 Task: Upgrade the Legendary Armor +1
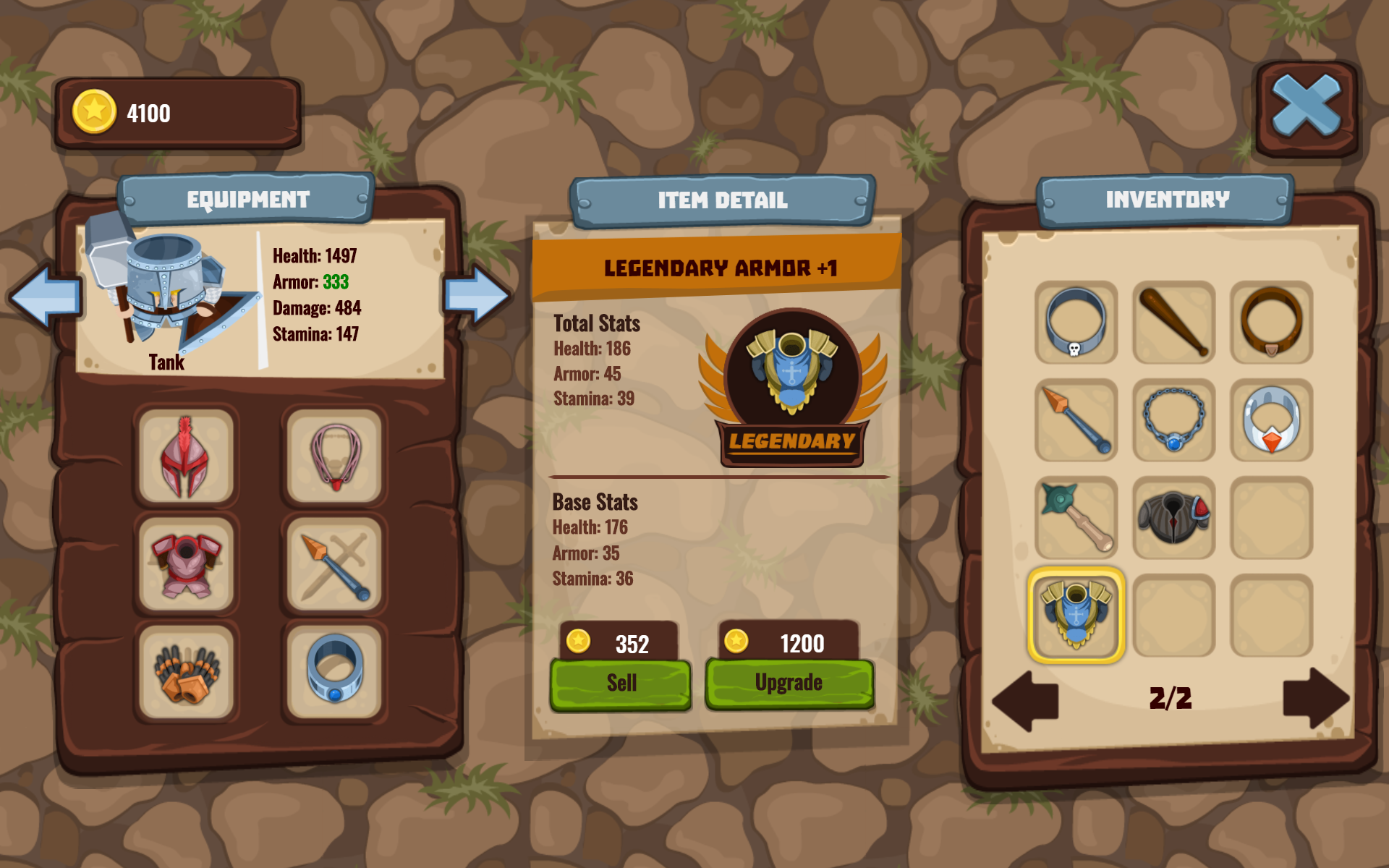coord(789,681)
